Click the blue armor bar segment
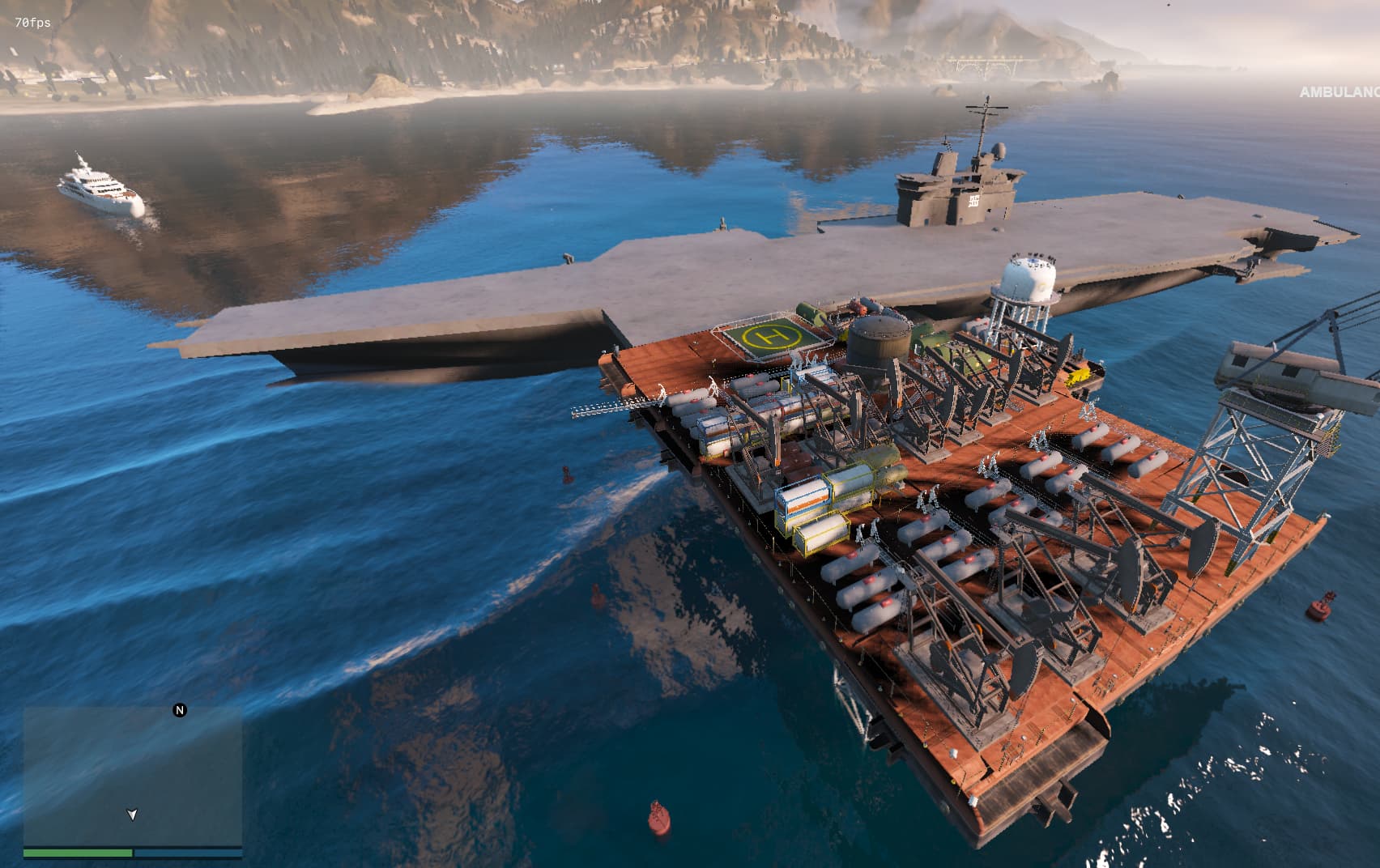The width and height of the screenshot is (1380, 868). coord(188,854)
